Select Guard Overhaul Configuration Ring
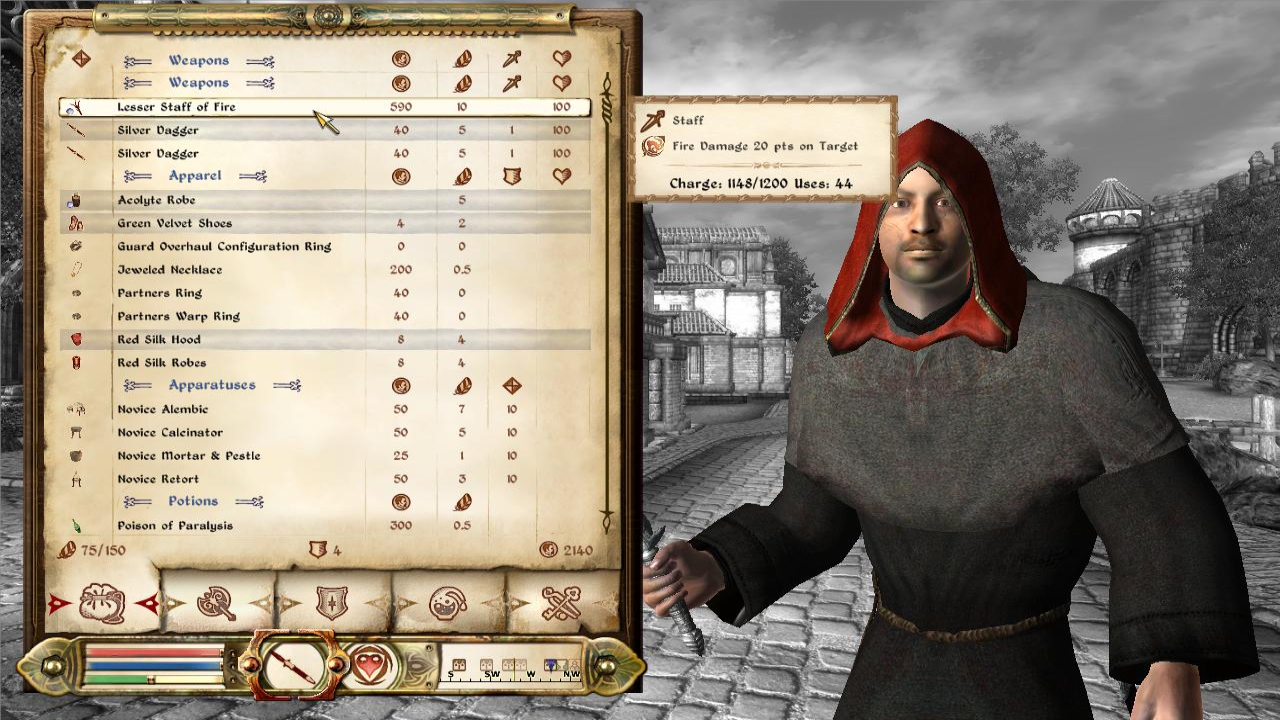This screenshot has width=1280, height=720. click(224, 246)
